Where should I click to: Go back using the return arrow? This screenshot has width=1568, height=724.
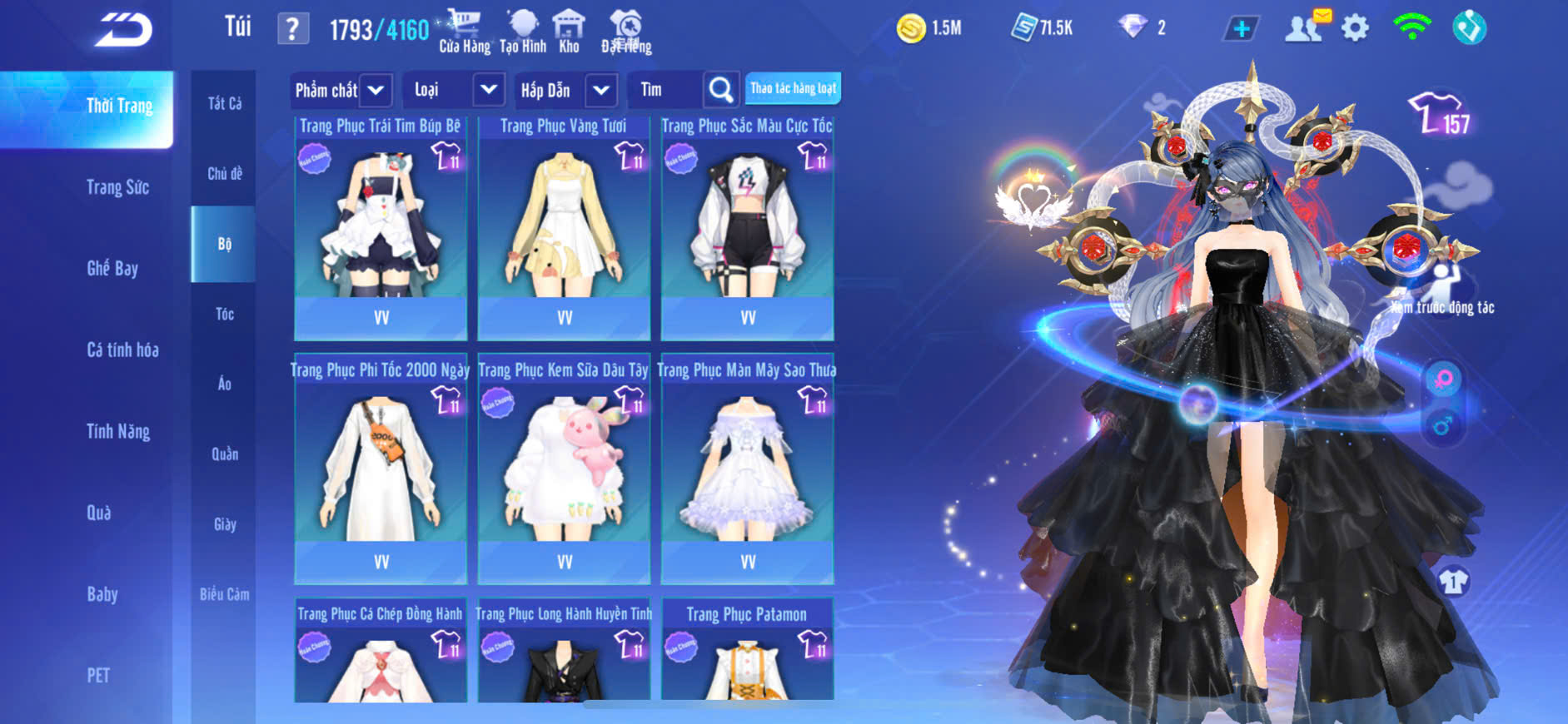123,30
